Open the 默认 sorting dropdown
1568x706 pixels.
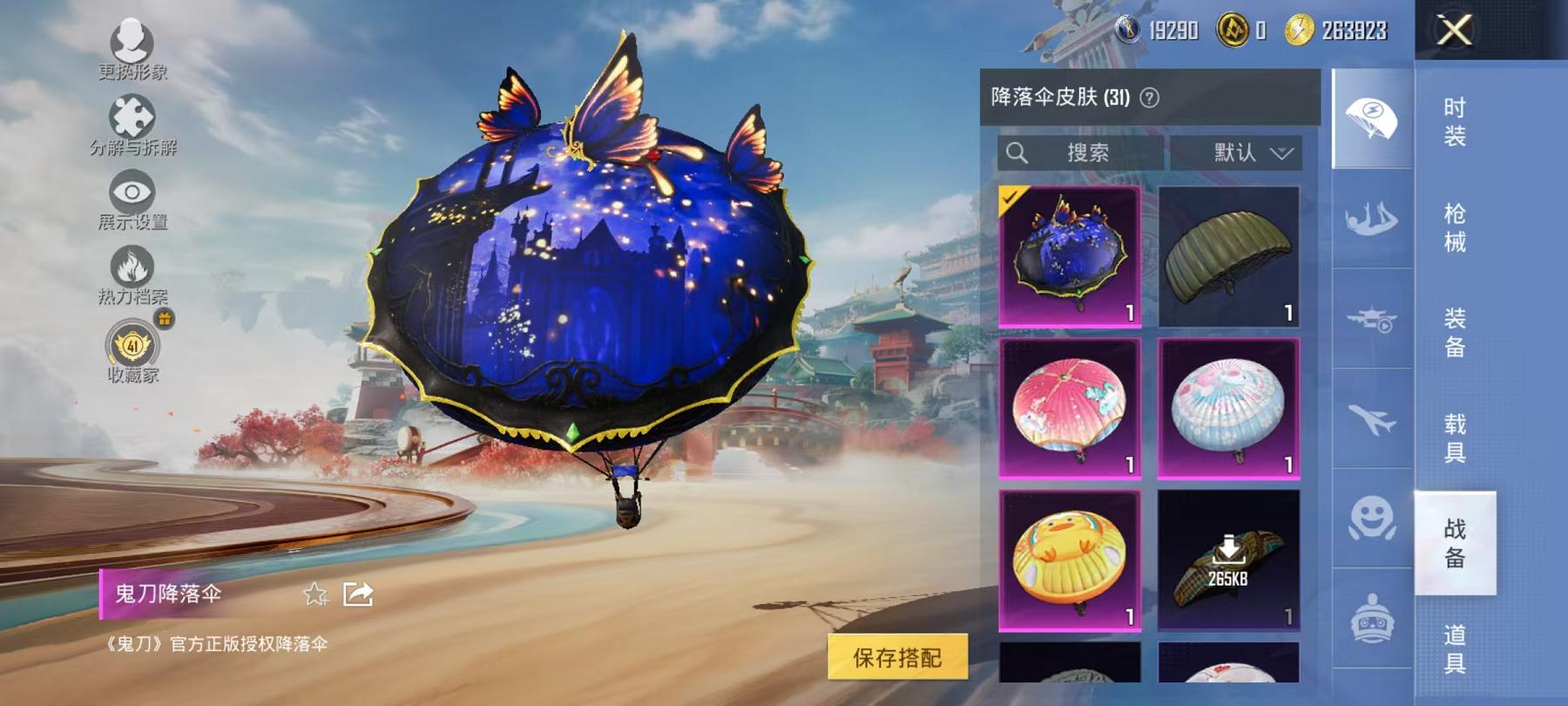pyautogui.click(x=1243, y=154)
